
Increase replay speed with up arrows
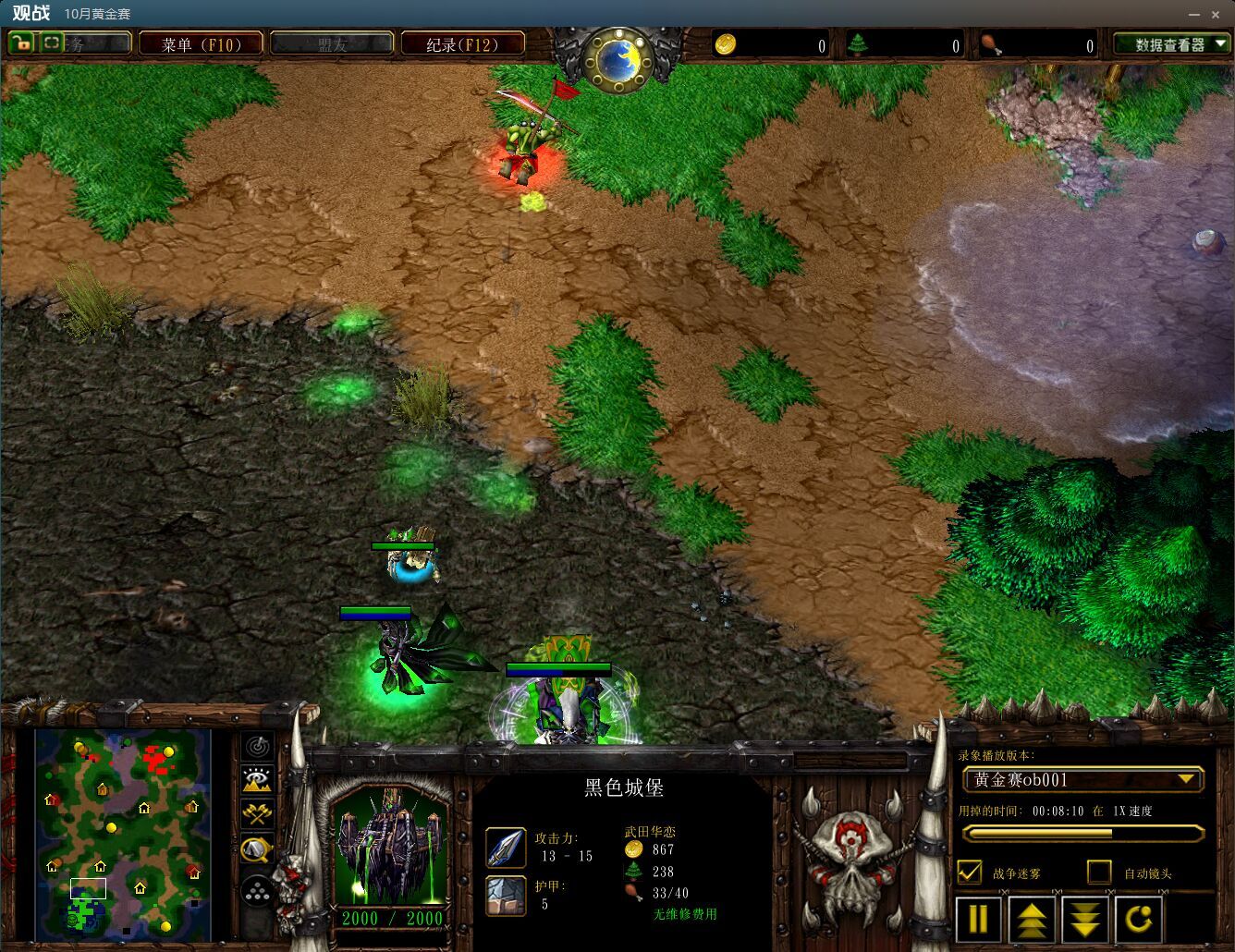point(1032,919)
